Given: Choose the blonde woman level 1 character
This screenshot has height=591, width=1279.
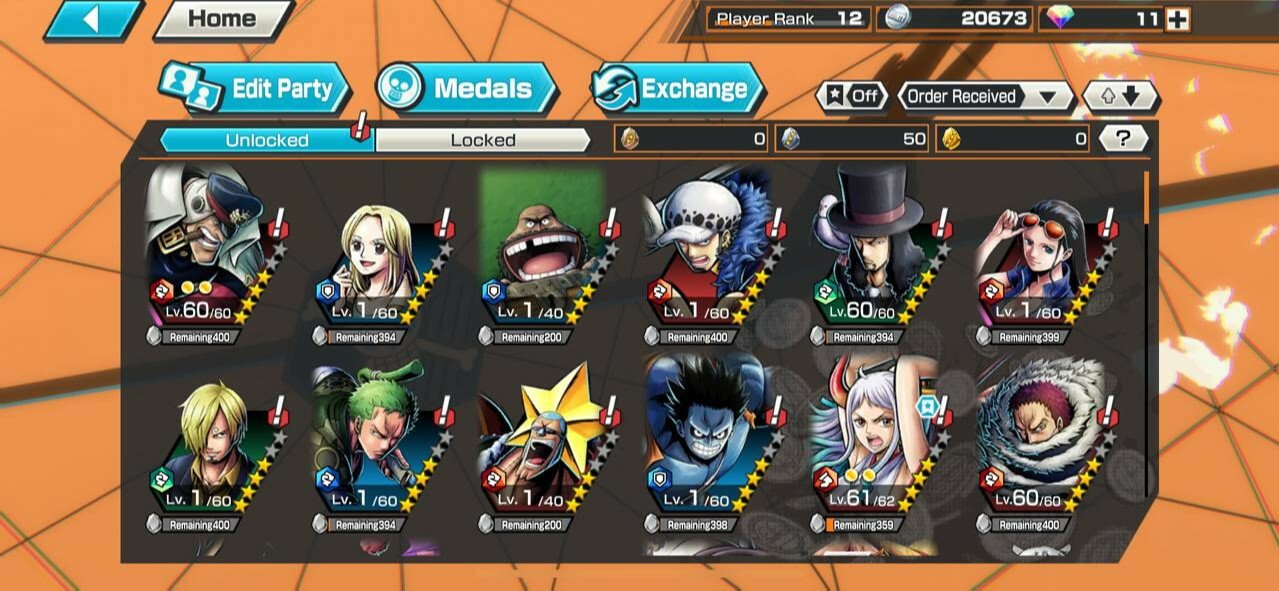Looking at the screenshot, I should pyautogui.click(x=374, y=257).
